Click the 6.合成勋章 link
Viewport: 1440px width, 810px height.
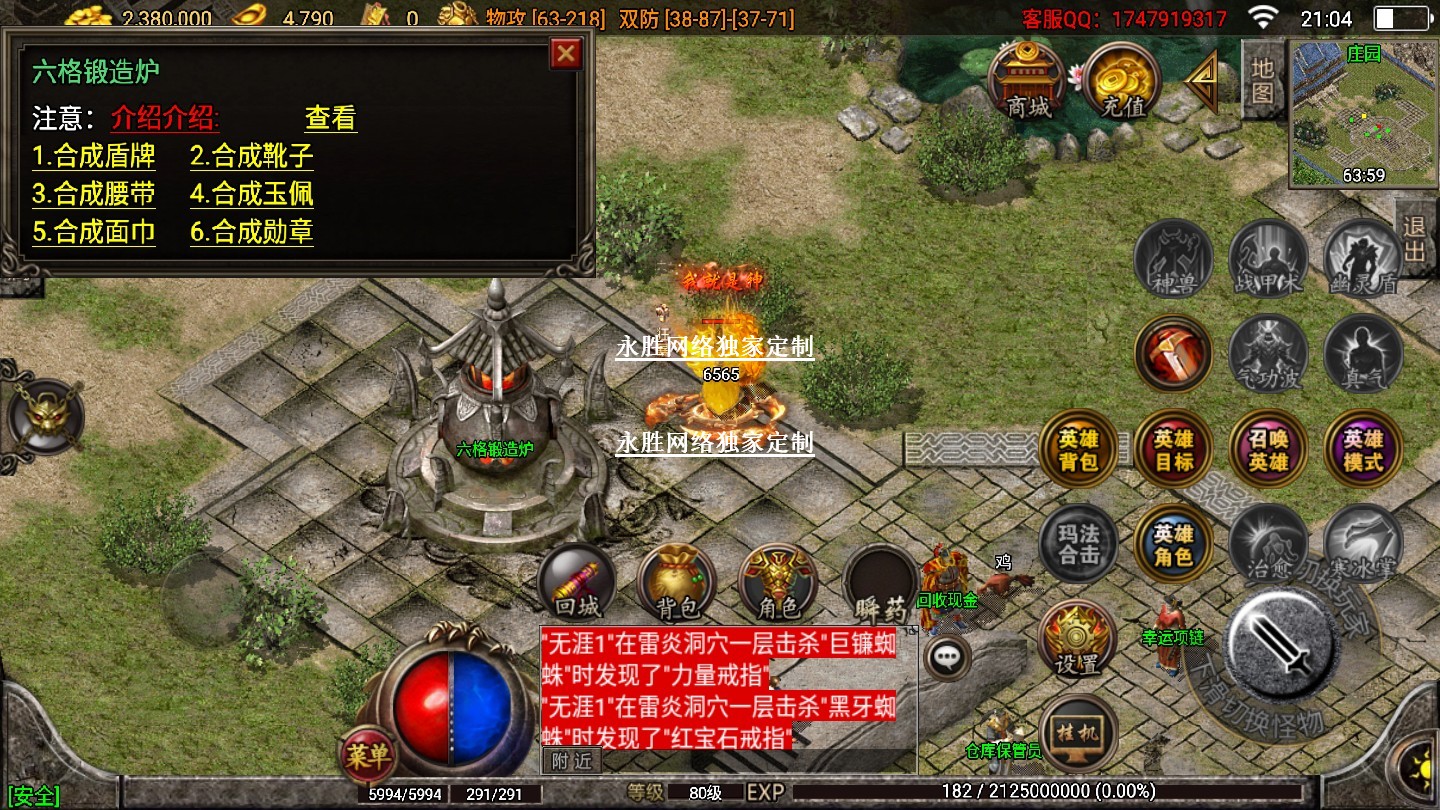click(252, 232)
